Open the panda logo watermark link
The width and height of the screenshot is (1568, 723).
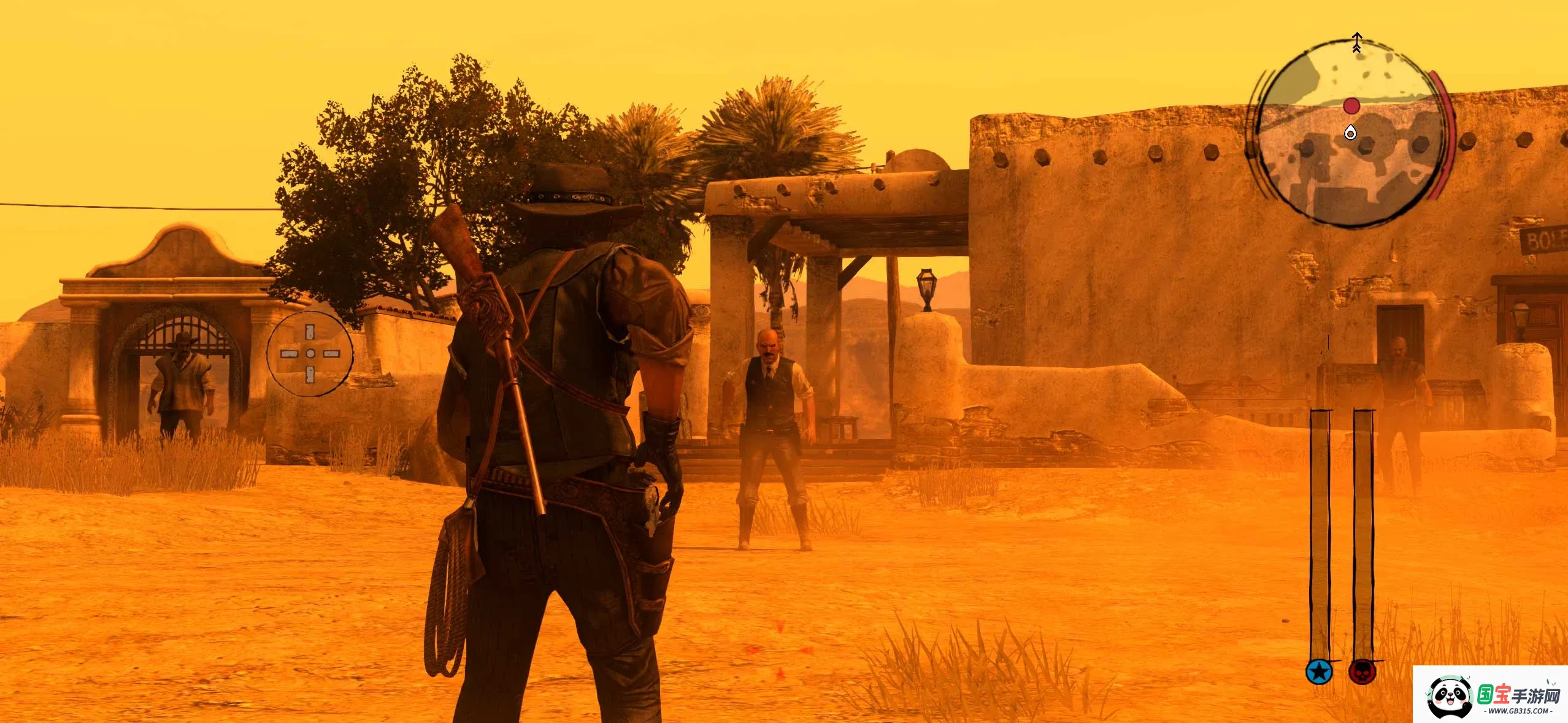coord(1450,697)
